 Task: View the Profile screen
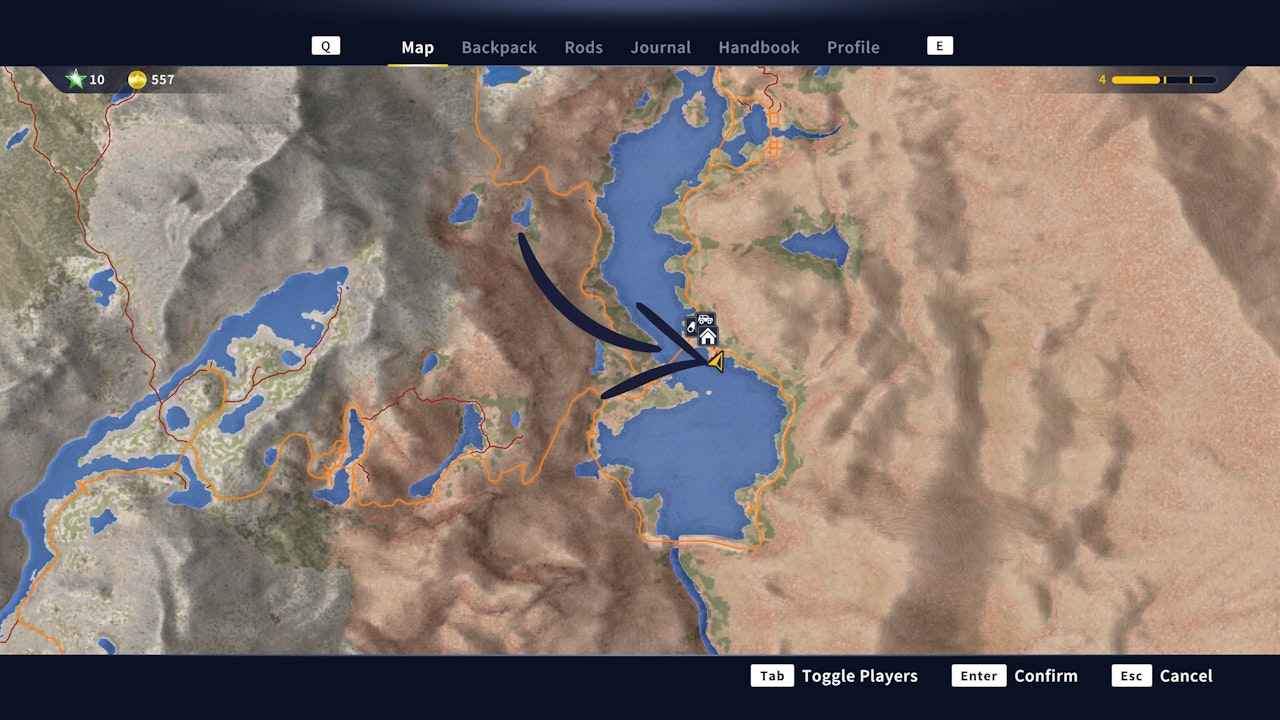[x=853, y=47]
